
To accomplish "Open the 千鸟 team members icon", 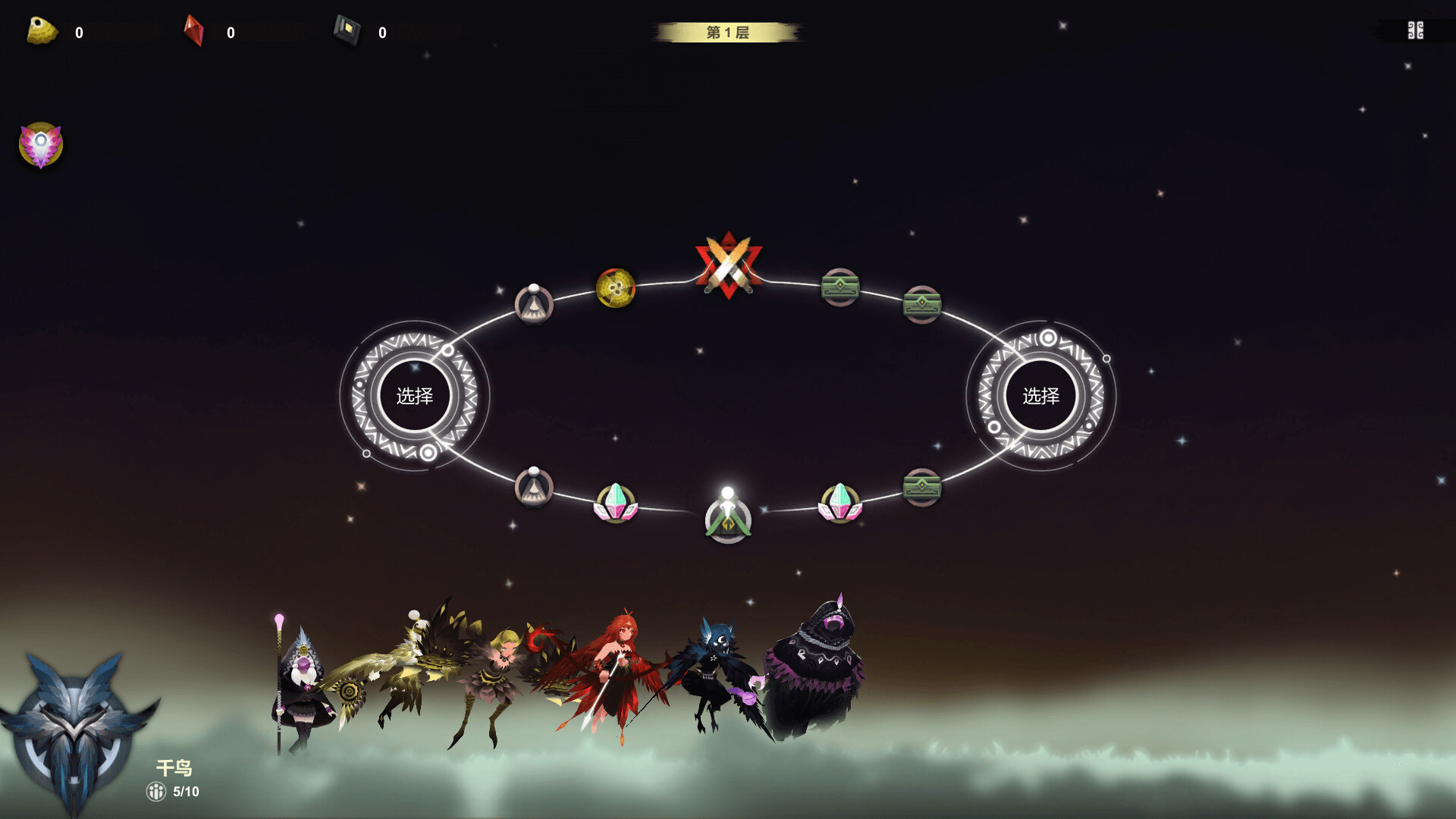I will [156, 792].
